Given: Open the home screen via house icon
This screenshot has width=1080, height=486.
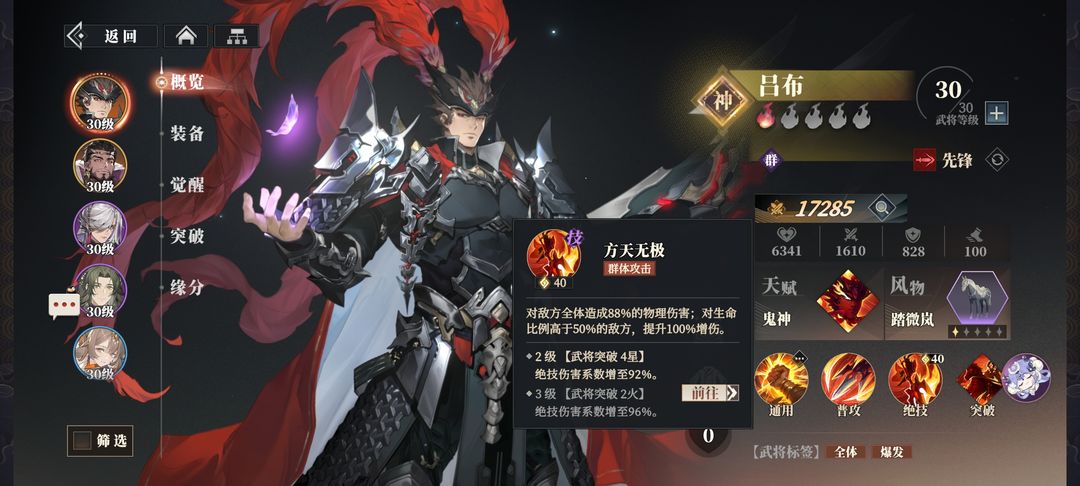Looking at the screenshot, I should [185, 36].
